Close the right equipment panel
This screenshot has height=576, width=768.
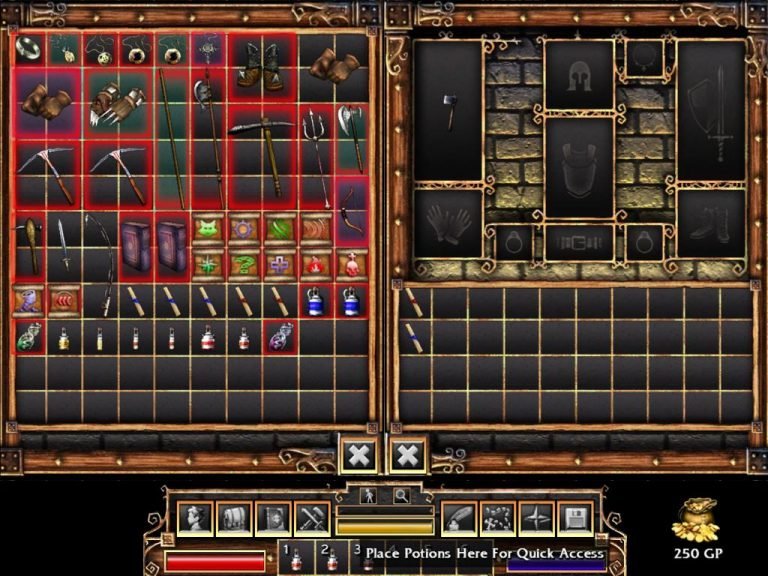pos(407,455)
